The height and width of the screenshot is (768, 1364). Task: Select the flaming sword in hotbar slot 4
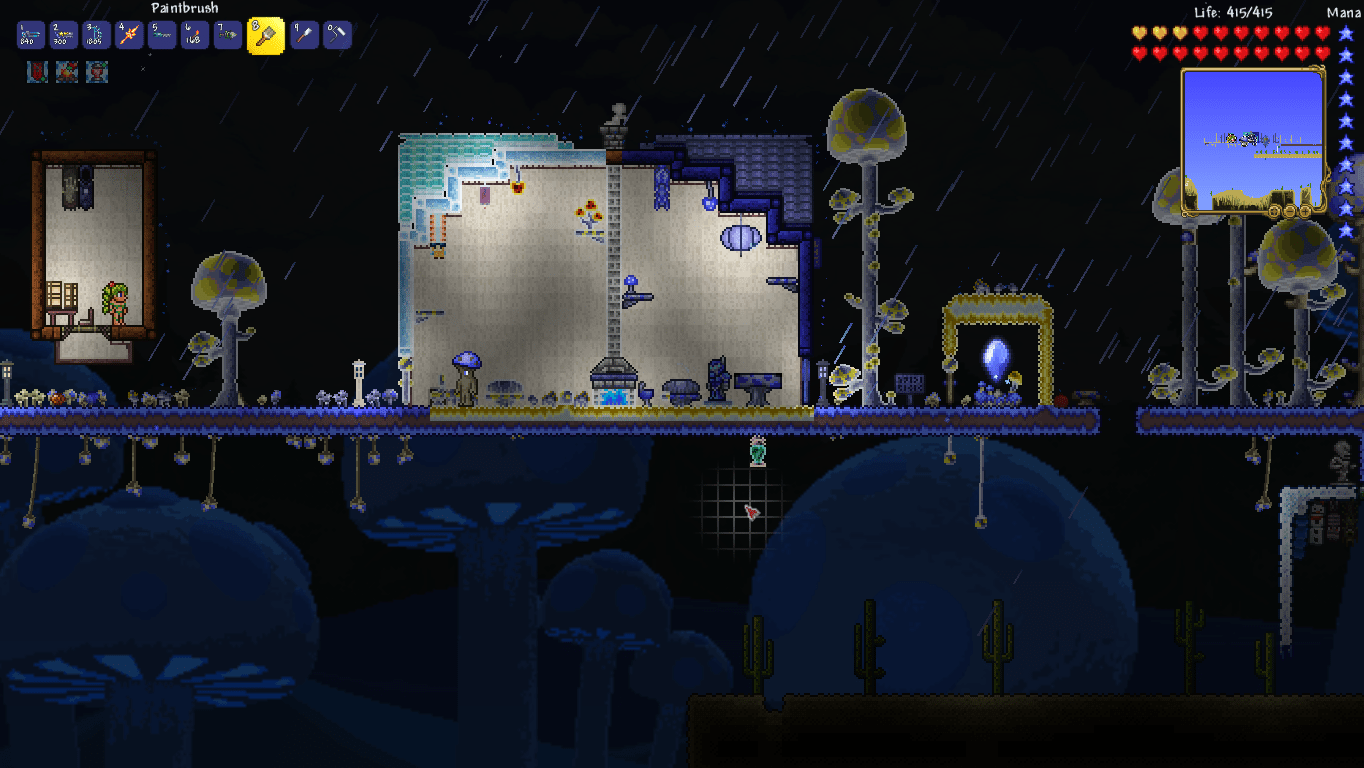(127, 34)
